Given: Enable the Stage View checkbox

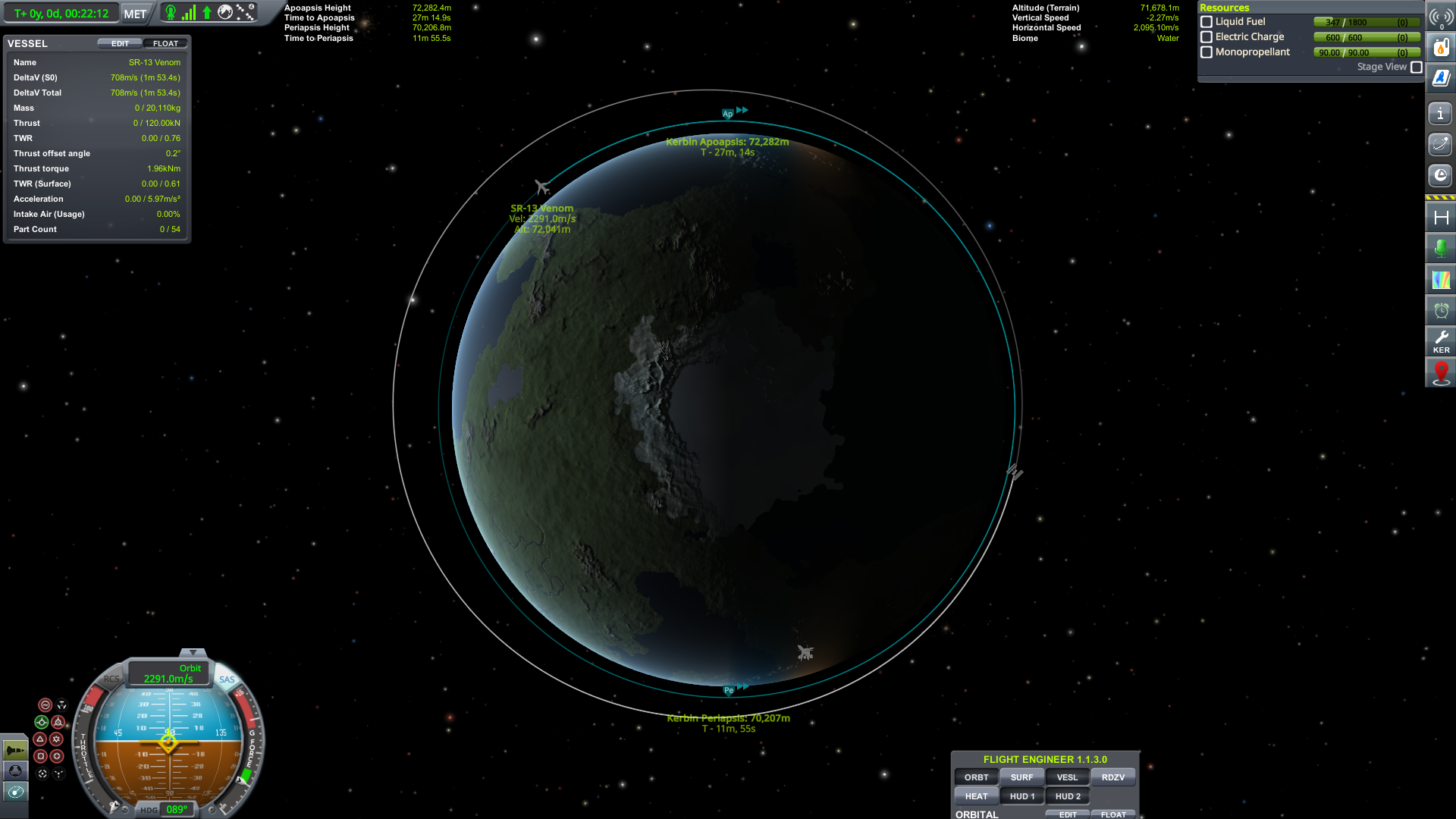Looking at the screenshot, I should (1417, 67).
